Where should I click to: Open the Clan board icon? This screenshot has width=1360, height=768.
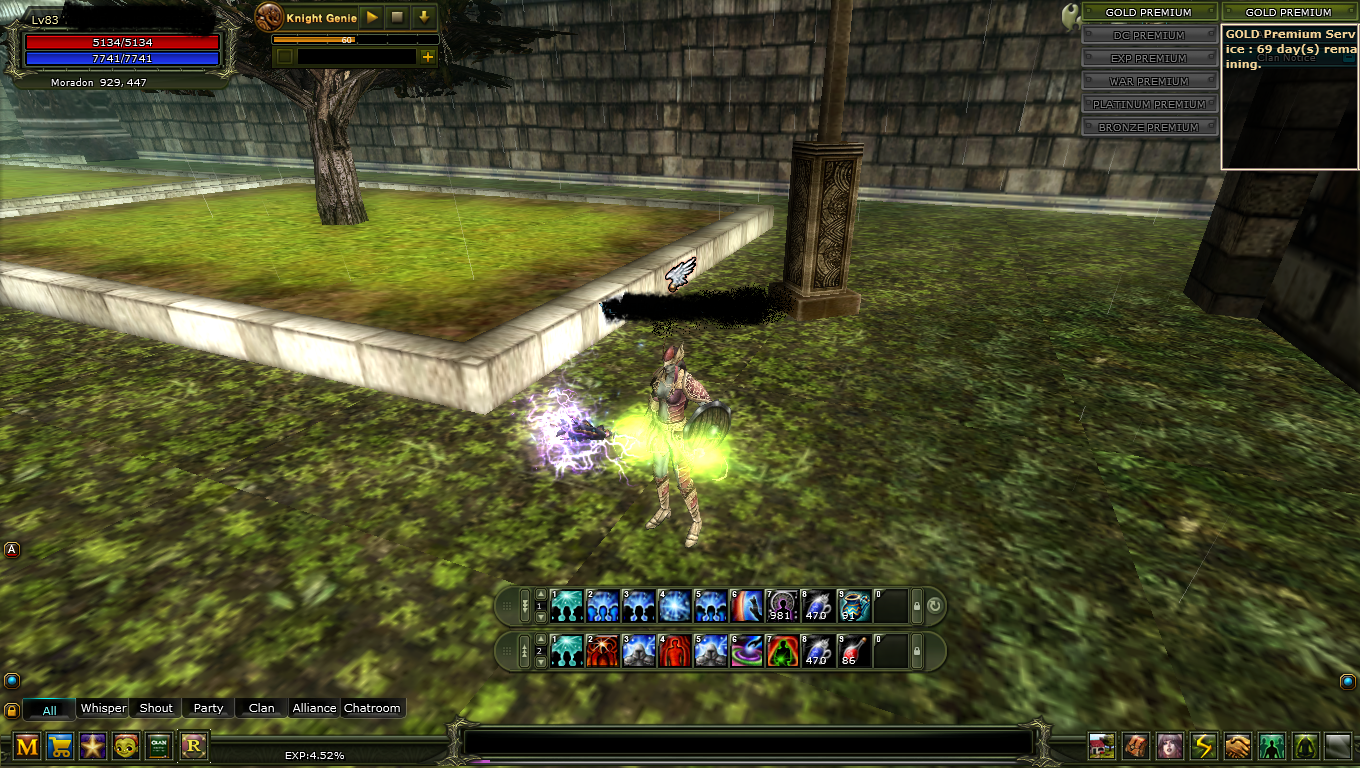(159, 746)
